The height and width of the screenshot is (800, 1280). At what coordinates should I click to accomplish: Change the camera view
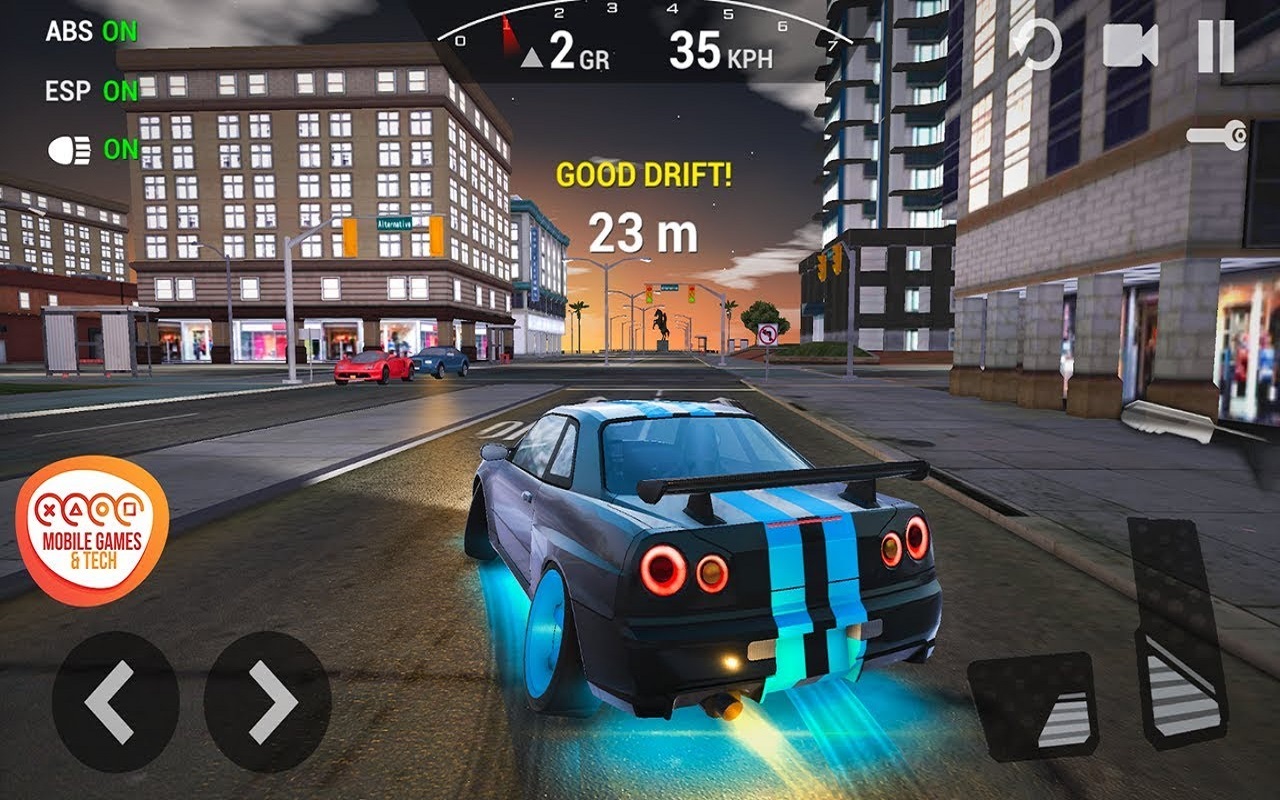click(1129, 46)
